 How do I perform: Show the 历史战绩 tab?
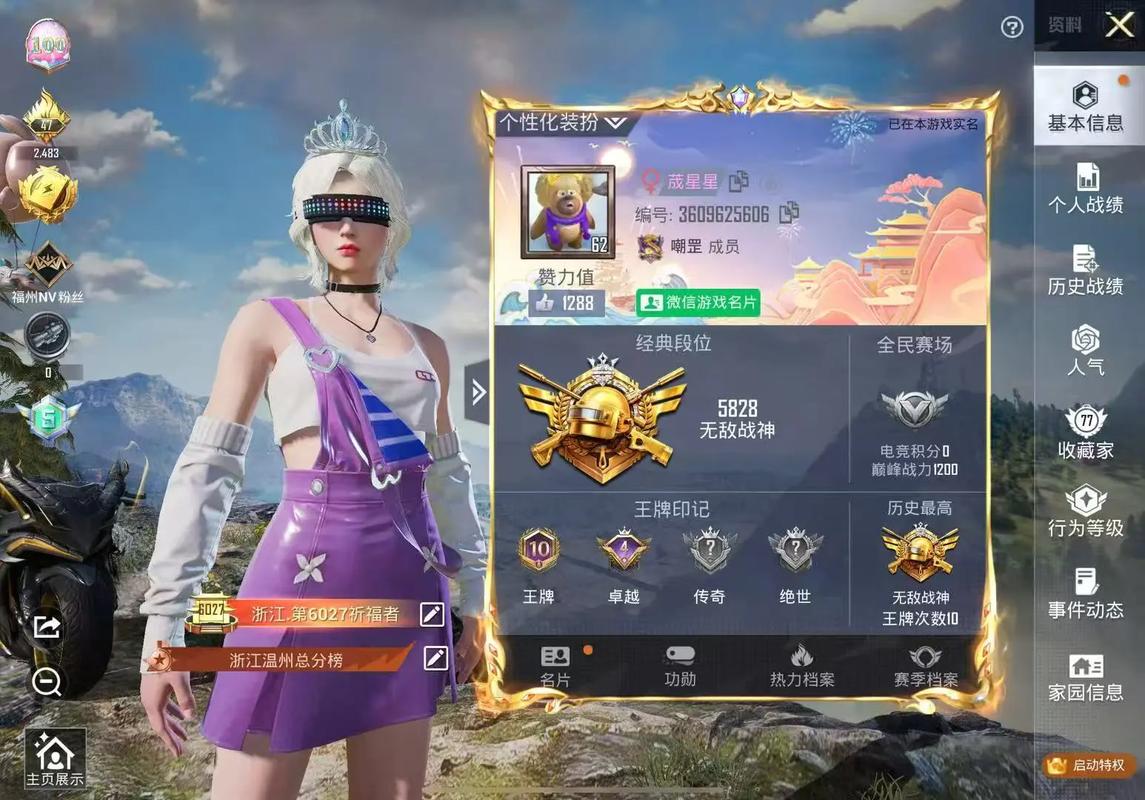(1085, 270)
